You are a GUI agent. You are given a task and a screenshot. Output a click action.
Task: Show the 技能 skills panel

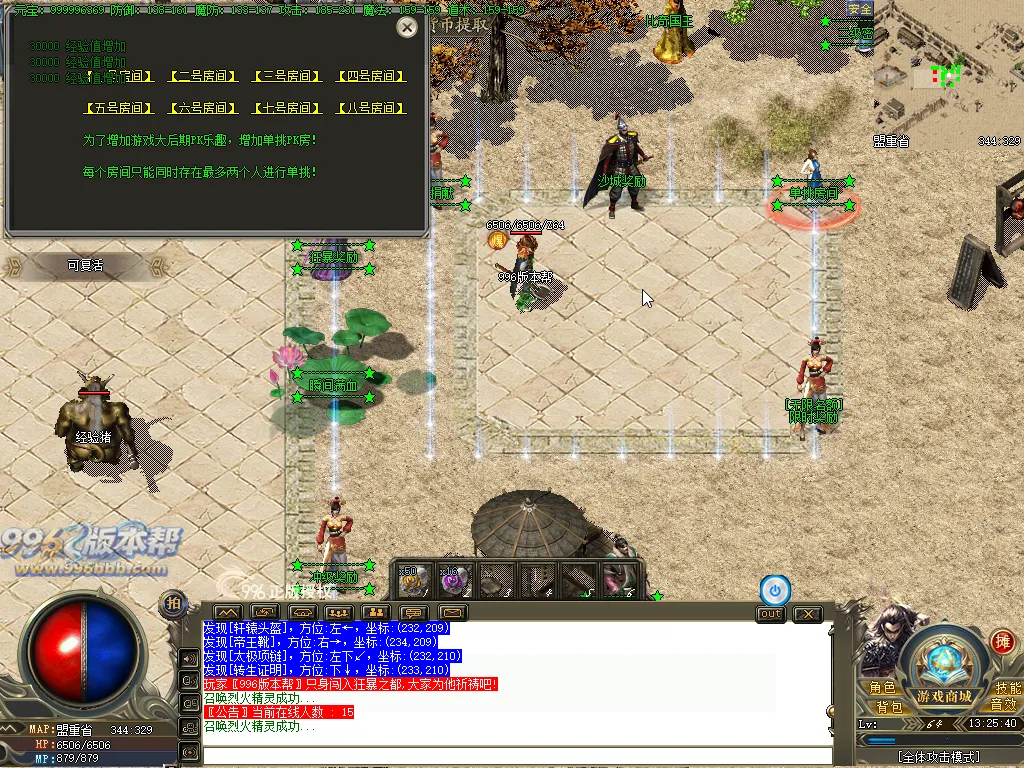click(x=1007, y=688)
